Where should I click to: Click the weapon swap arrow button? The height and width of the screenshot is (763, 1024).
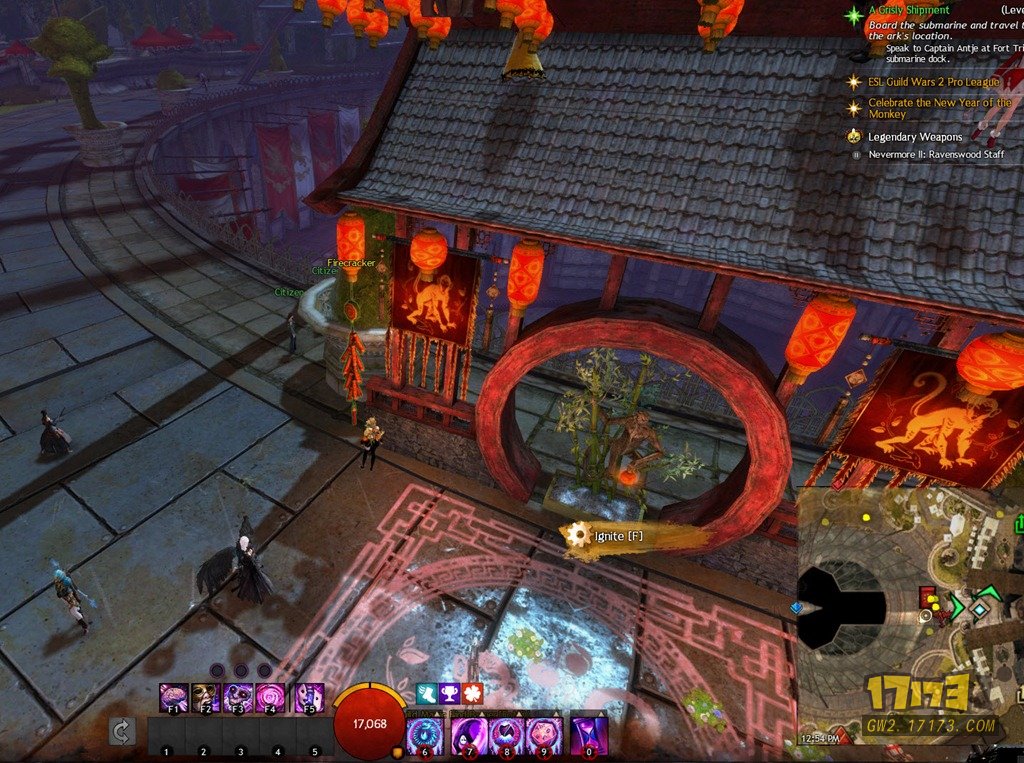coord(121,733)
